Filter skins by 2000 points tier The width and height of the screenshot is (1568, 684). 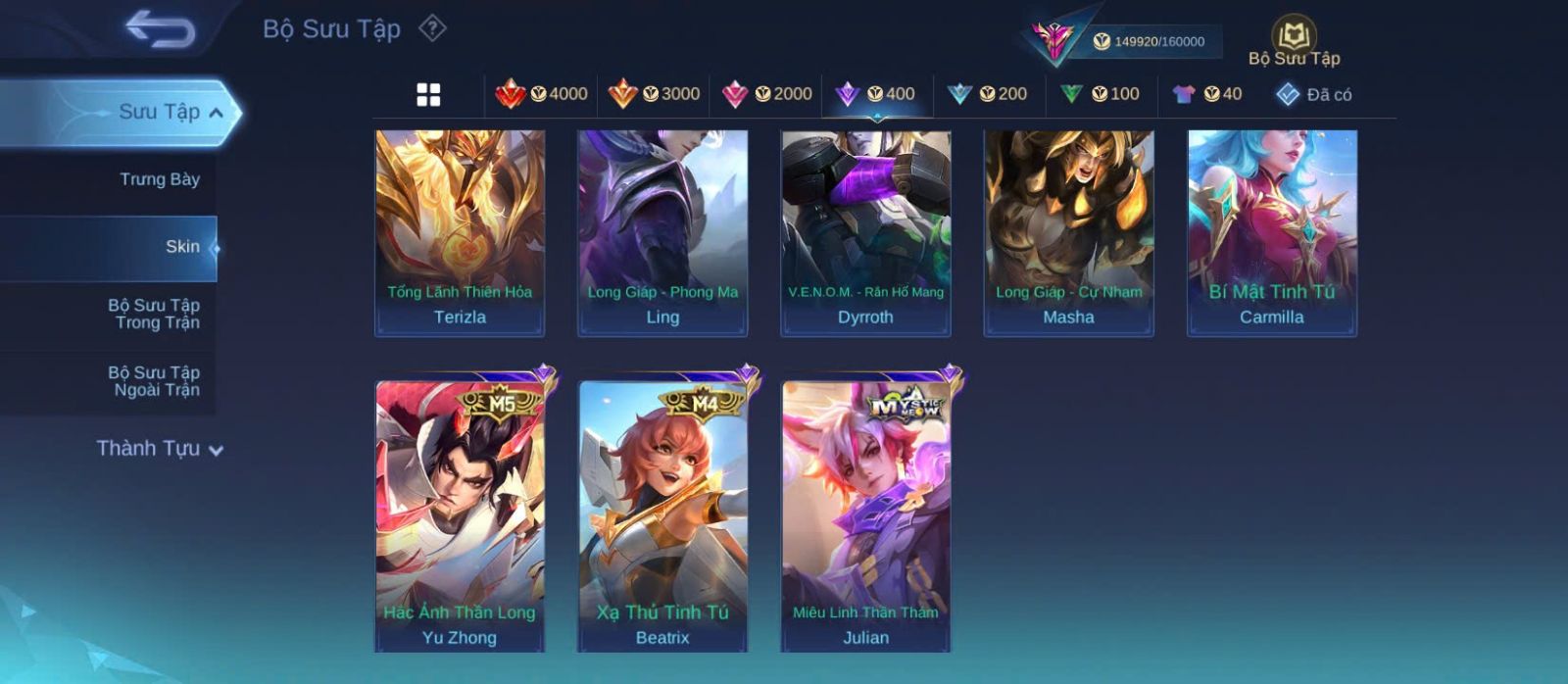pos(766,94)
